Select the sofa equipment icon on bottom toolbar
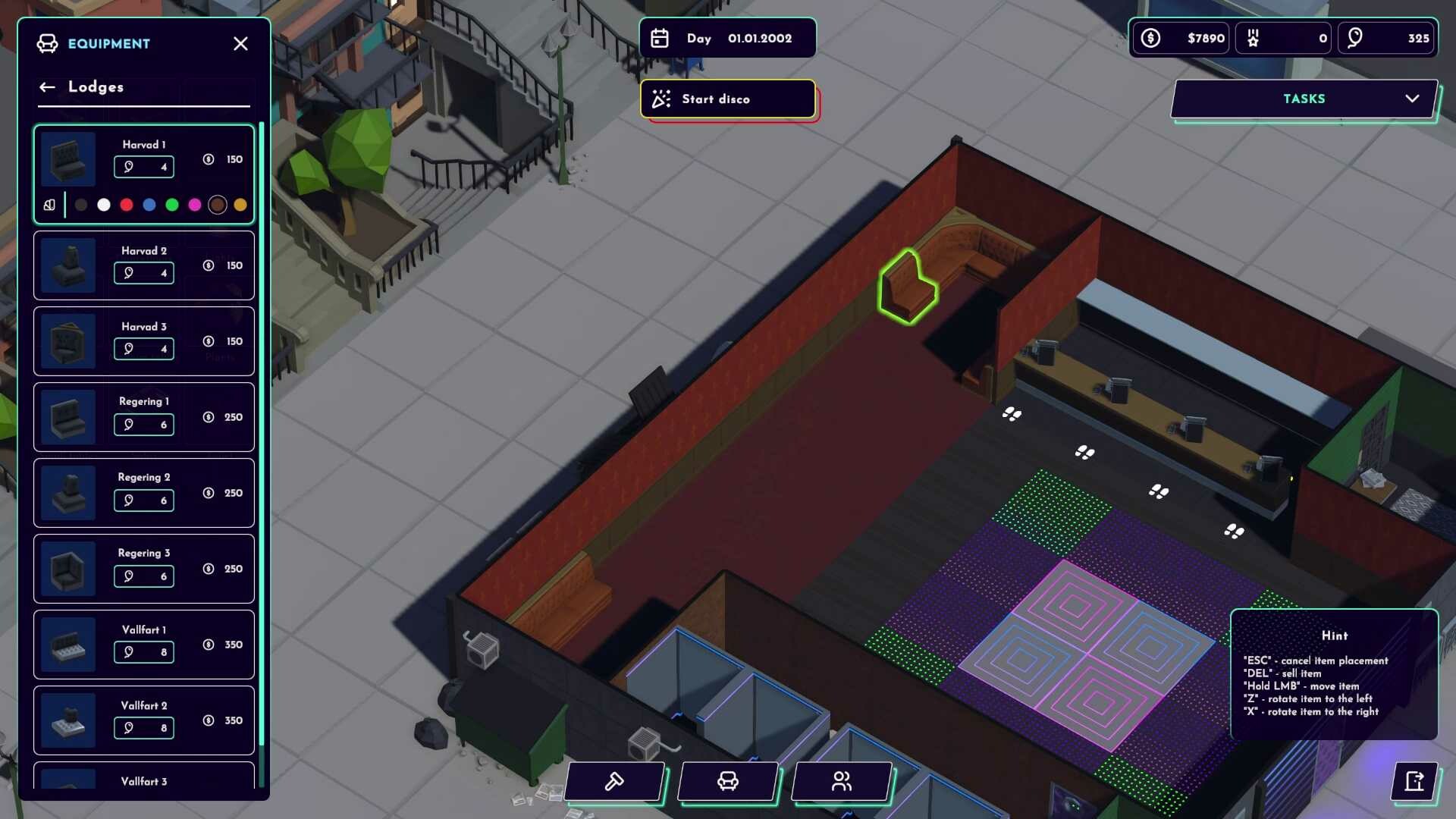The image size is (1456, 819). [728, 781]
